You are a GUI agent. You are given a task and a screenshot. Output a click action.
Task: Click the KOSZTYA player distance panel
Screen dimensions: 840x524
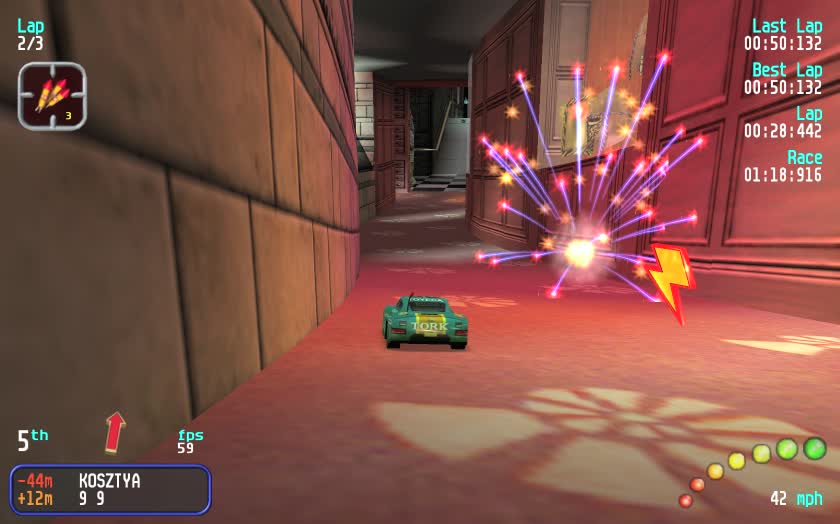[110, 489]
